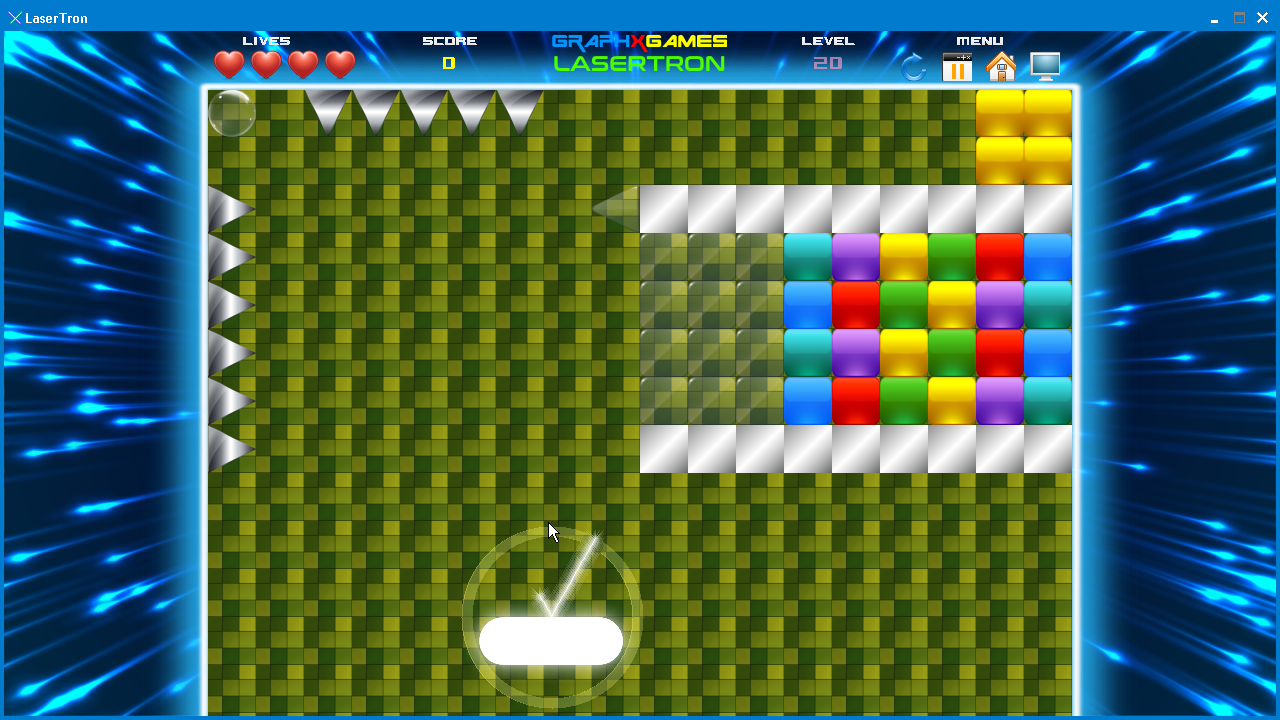The height and width of the screenshot is (720, 1280).
Task: Maximize the LaserTron window
Action: point(1239,18)
